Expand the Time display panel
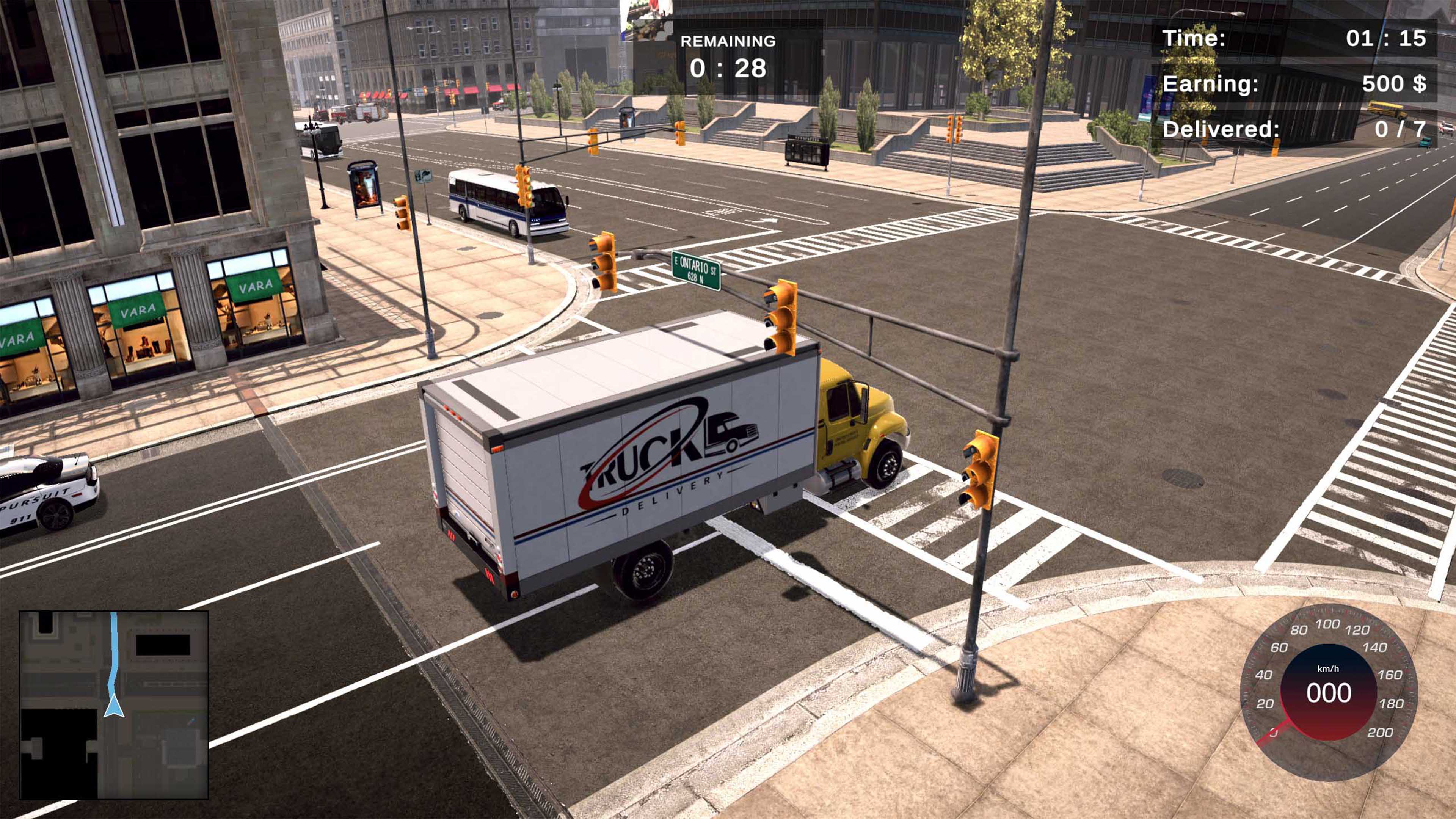This screenshot has width=1456, height=819. click(x=1300, y=37)
